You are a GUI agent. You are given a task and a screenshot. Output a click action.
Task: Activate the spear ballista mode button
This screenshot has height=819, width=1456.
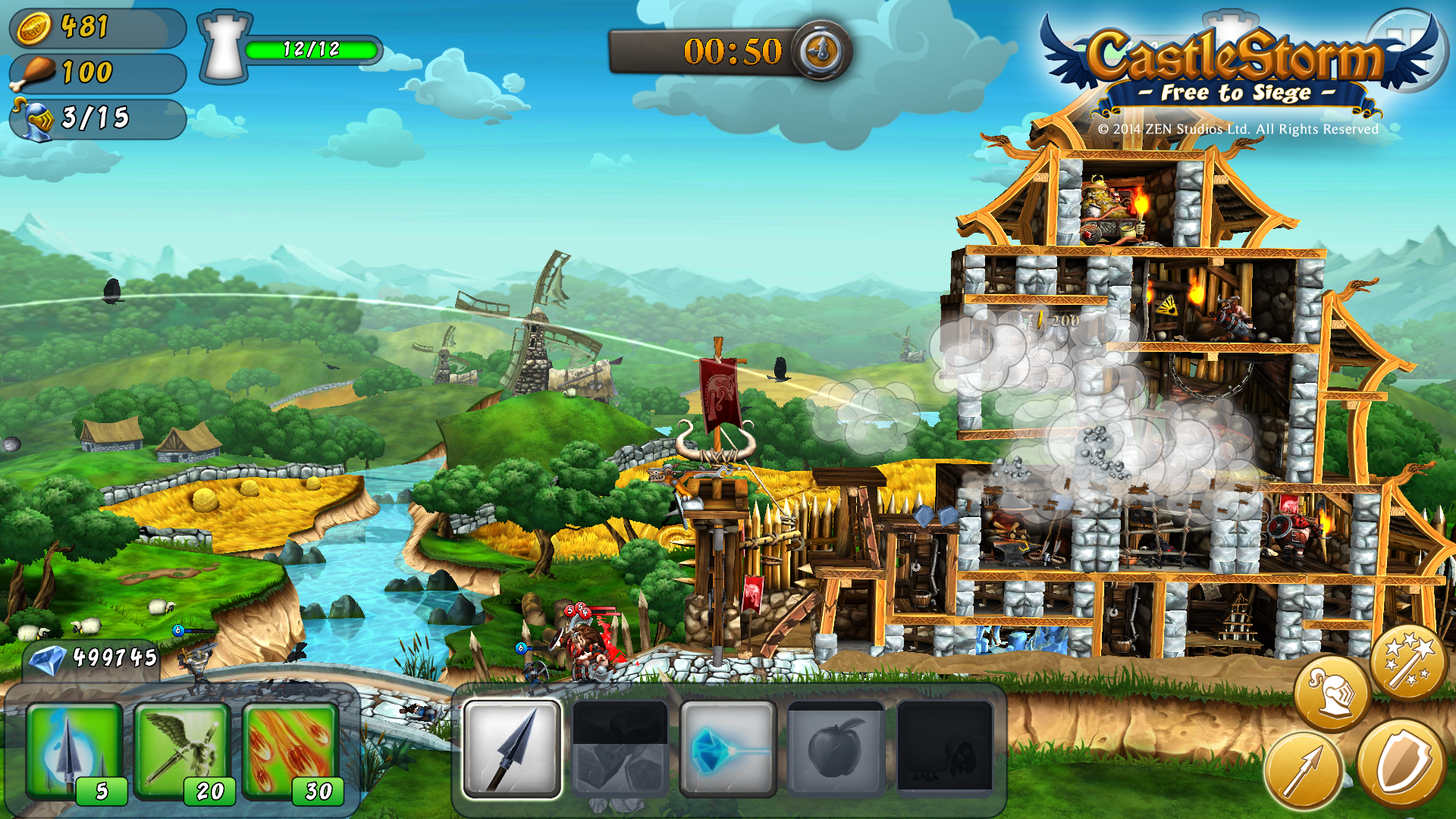1303,770
